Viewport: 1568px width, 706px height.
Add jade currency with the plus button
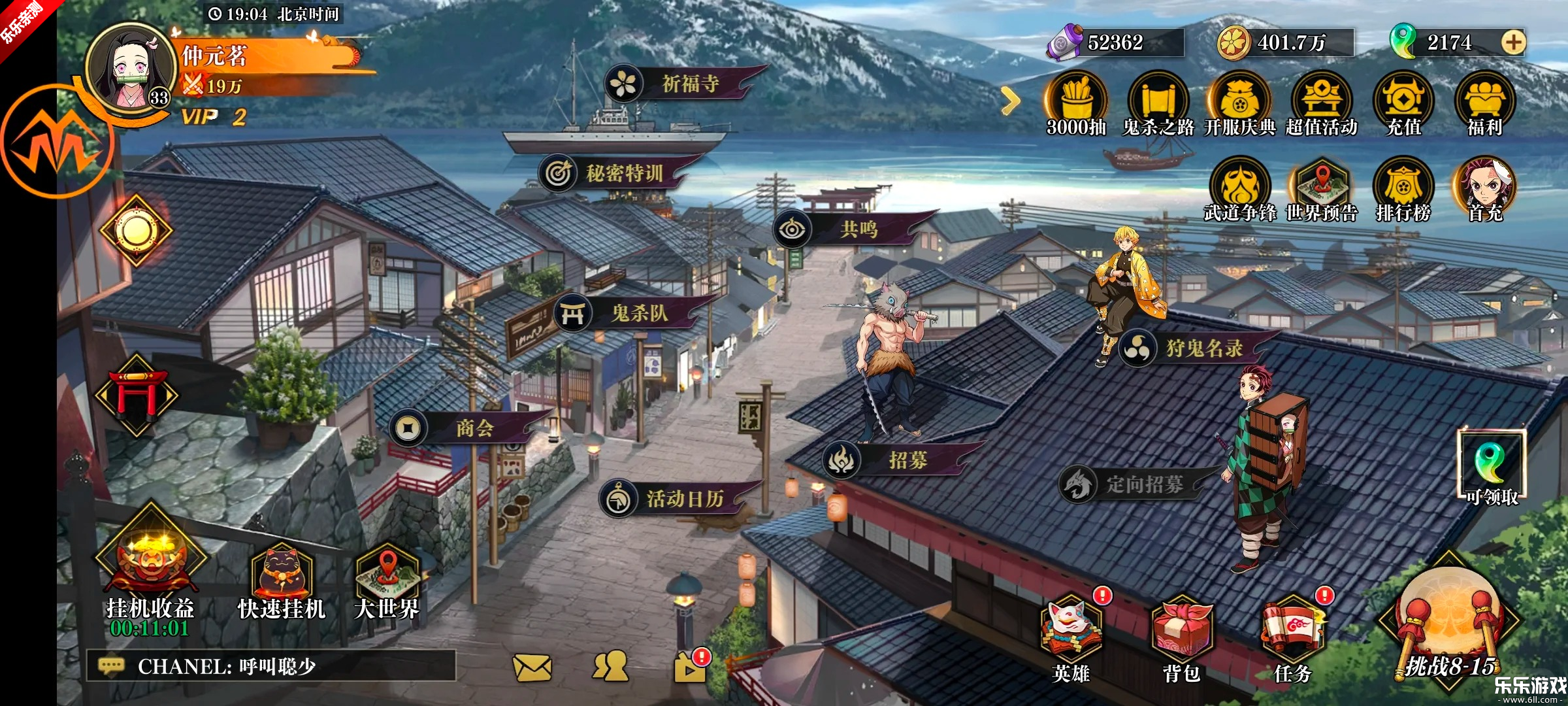click(1513, 42)
